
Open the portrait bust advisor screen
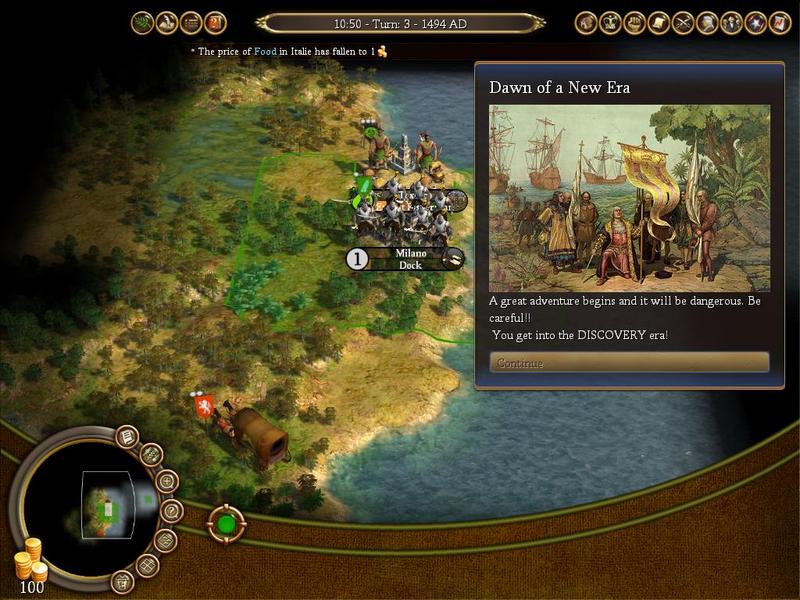(708, 21)
